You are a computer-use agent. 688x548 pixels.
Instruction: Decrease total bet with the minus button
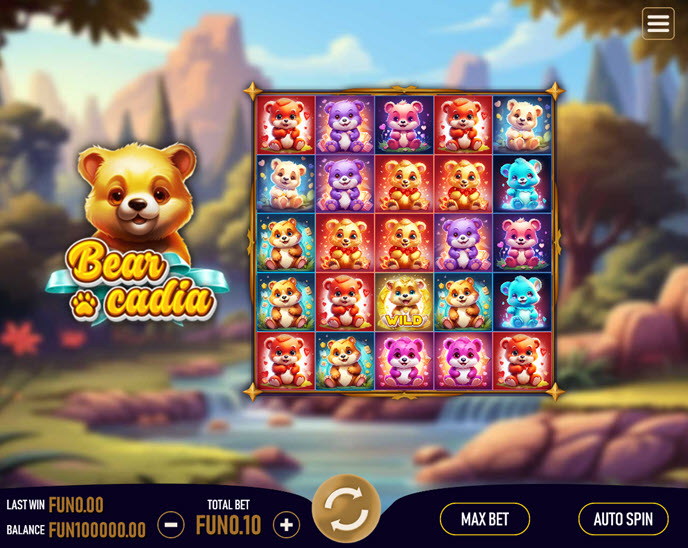coord(171,524)
